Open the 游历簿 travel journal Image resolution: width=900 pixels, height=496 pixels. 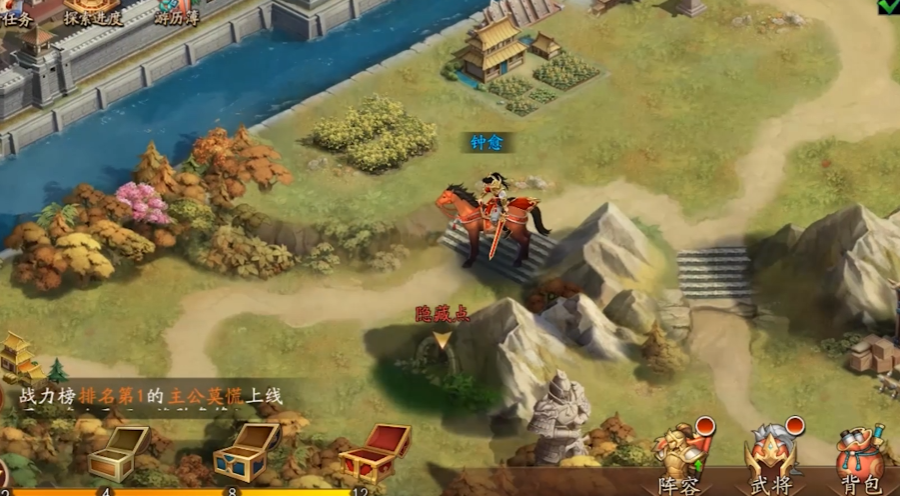[176, 11]
